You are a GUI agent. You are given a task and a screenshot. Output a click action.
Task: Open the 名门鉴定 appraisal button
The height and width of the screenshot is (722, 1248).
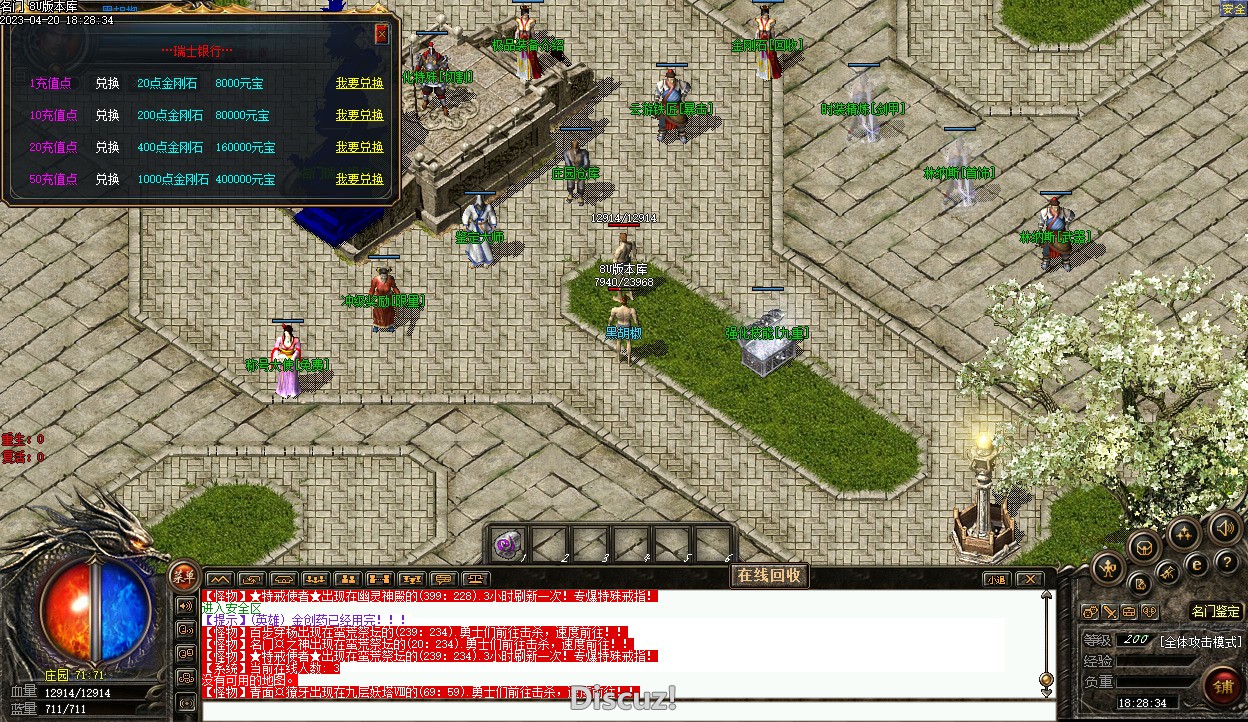(1216, 611)
